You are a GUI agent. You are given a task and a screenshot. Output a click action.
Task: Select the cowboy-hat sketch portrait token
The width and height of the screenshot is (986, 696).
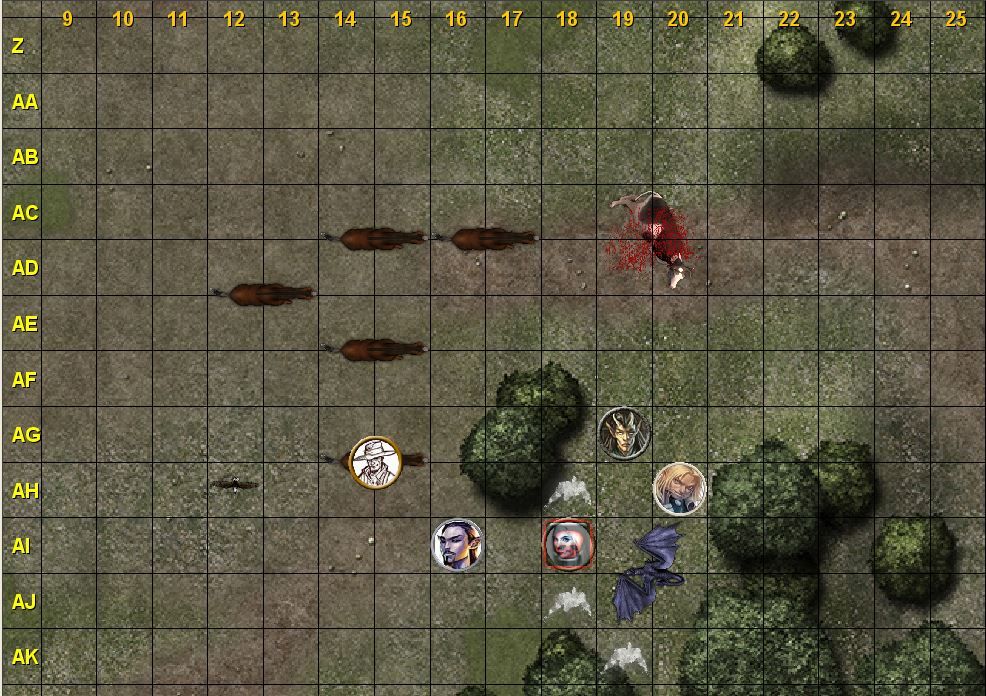pyautogui.click(x=375, y=462)
